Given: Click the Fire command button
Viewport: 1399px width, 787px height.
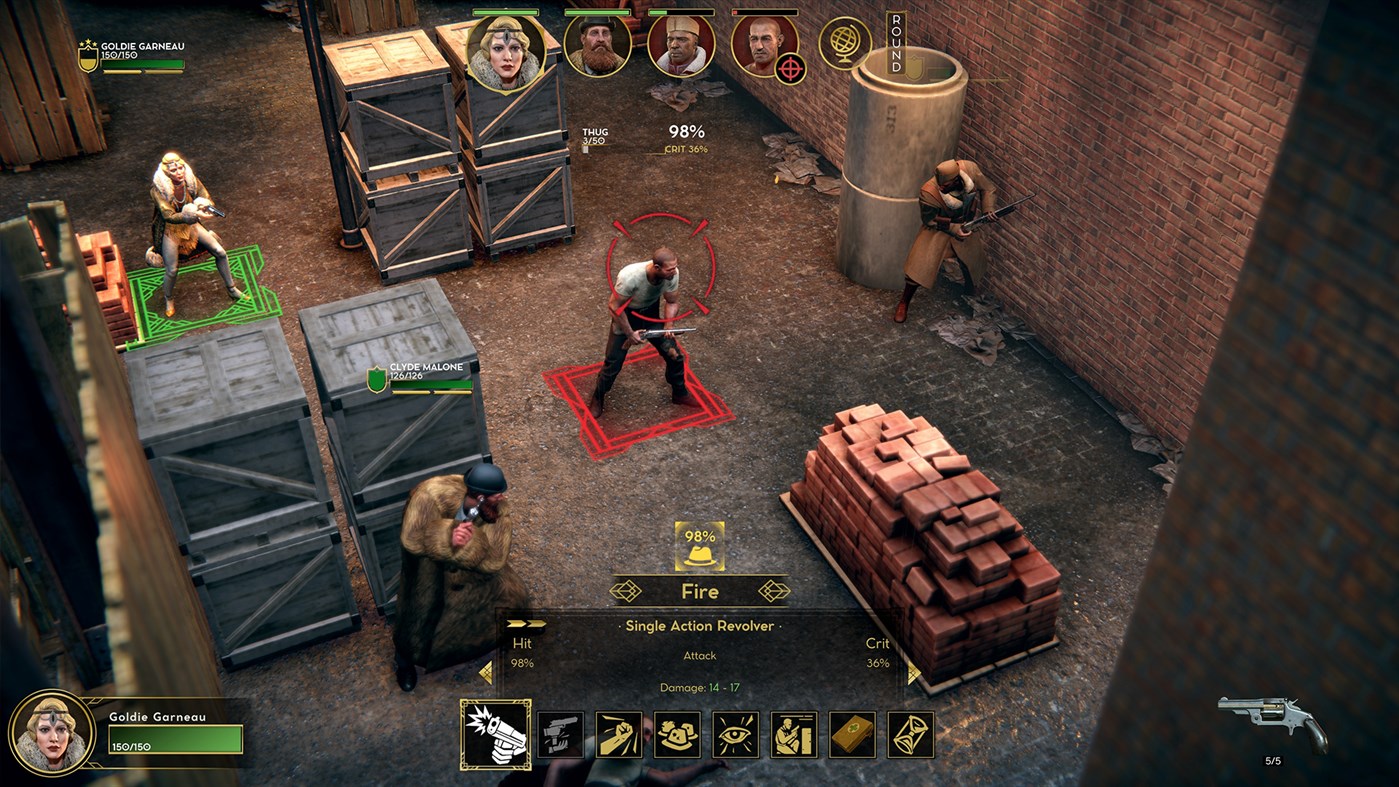Looking at the screenshot, I should [x=699, y=591].
